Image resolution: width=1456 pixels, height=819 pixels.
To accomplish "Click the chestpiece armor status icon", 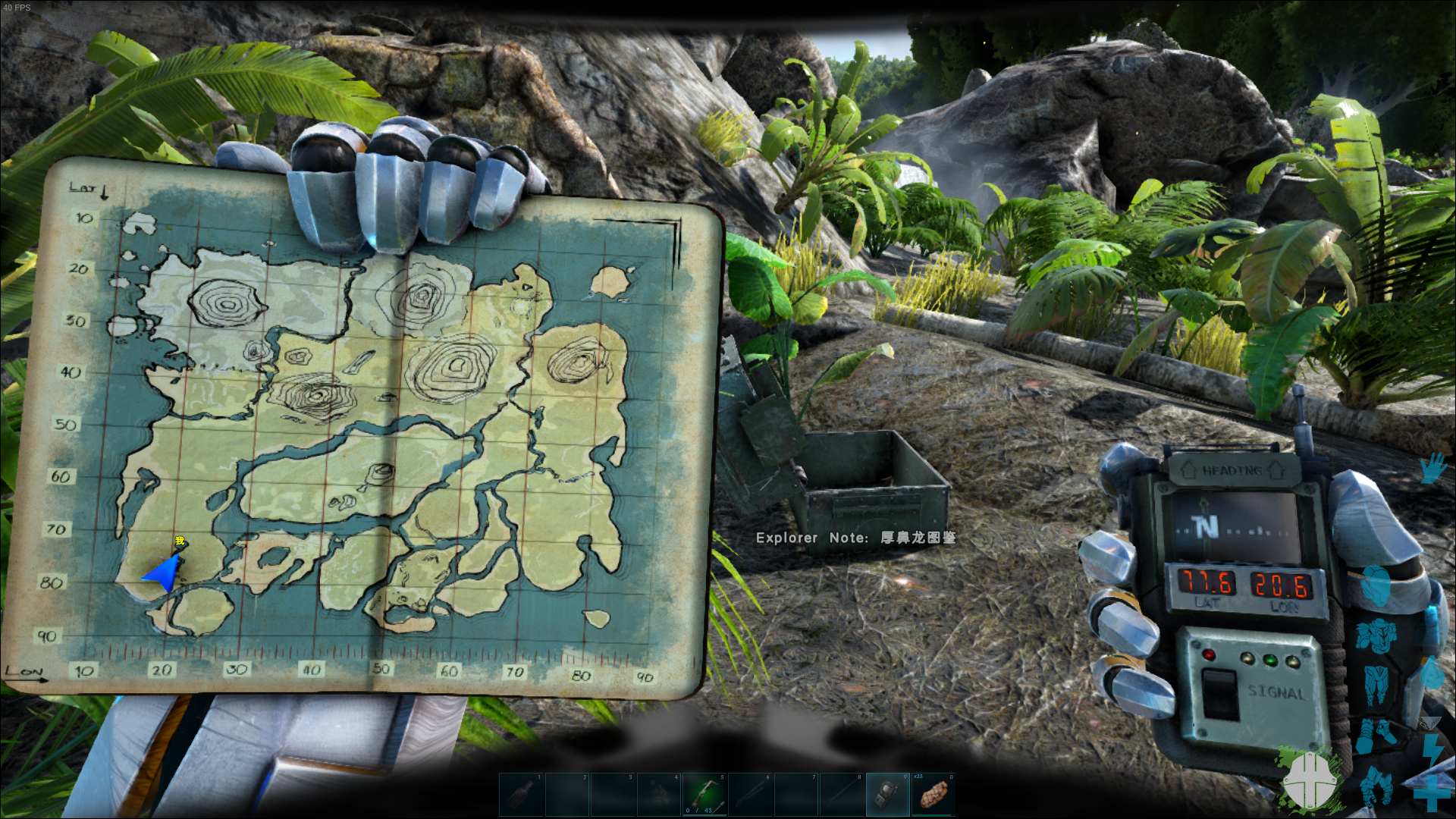I will (x=1376, y=635).
